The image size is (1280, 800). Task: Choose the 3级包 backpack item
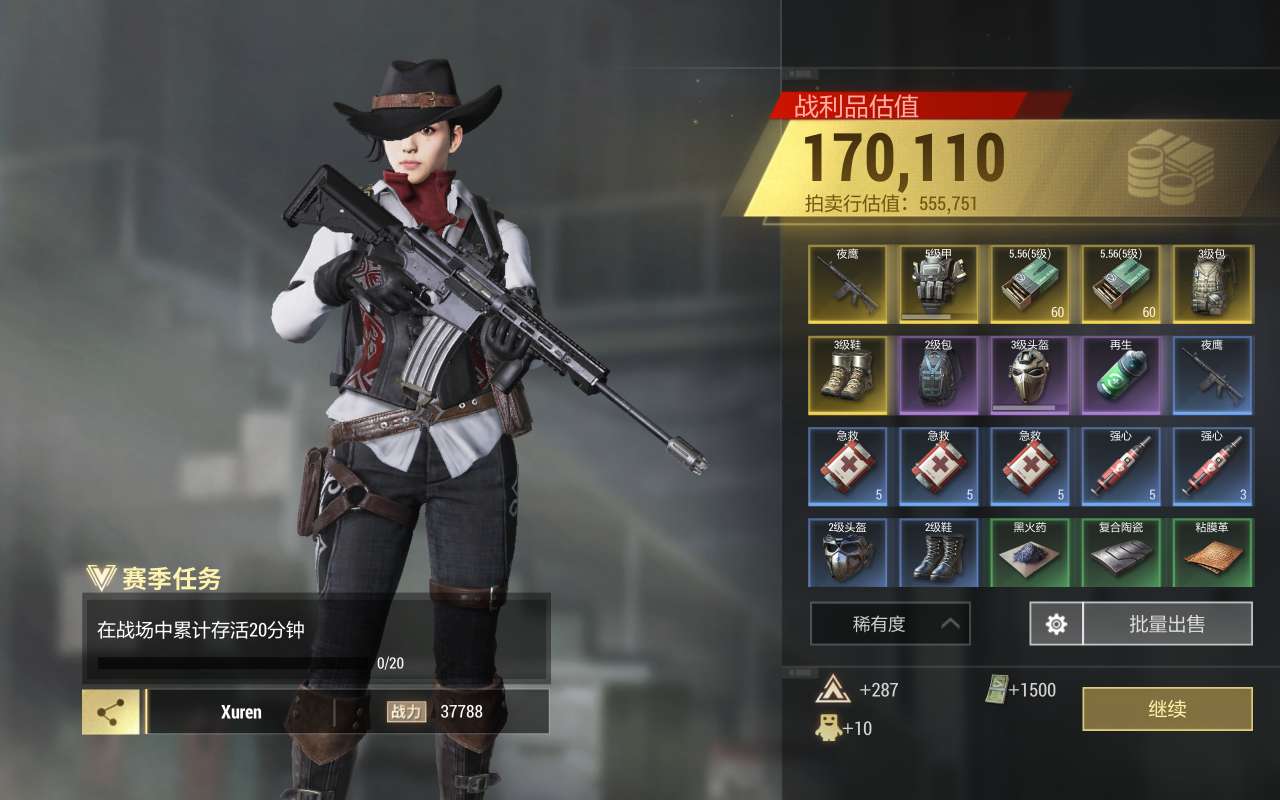click(x=1212, y=284)
